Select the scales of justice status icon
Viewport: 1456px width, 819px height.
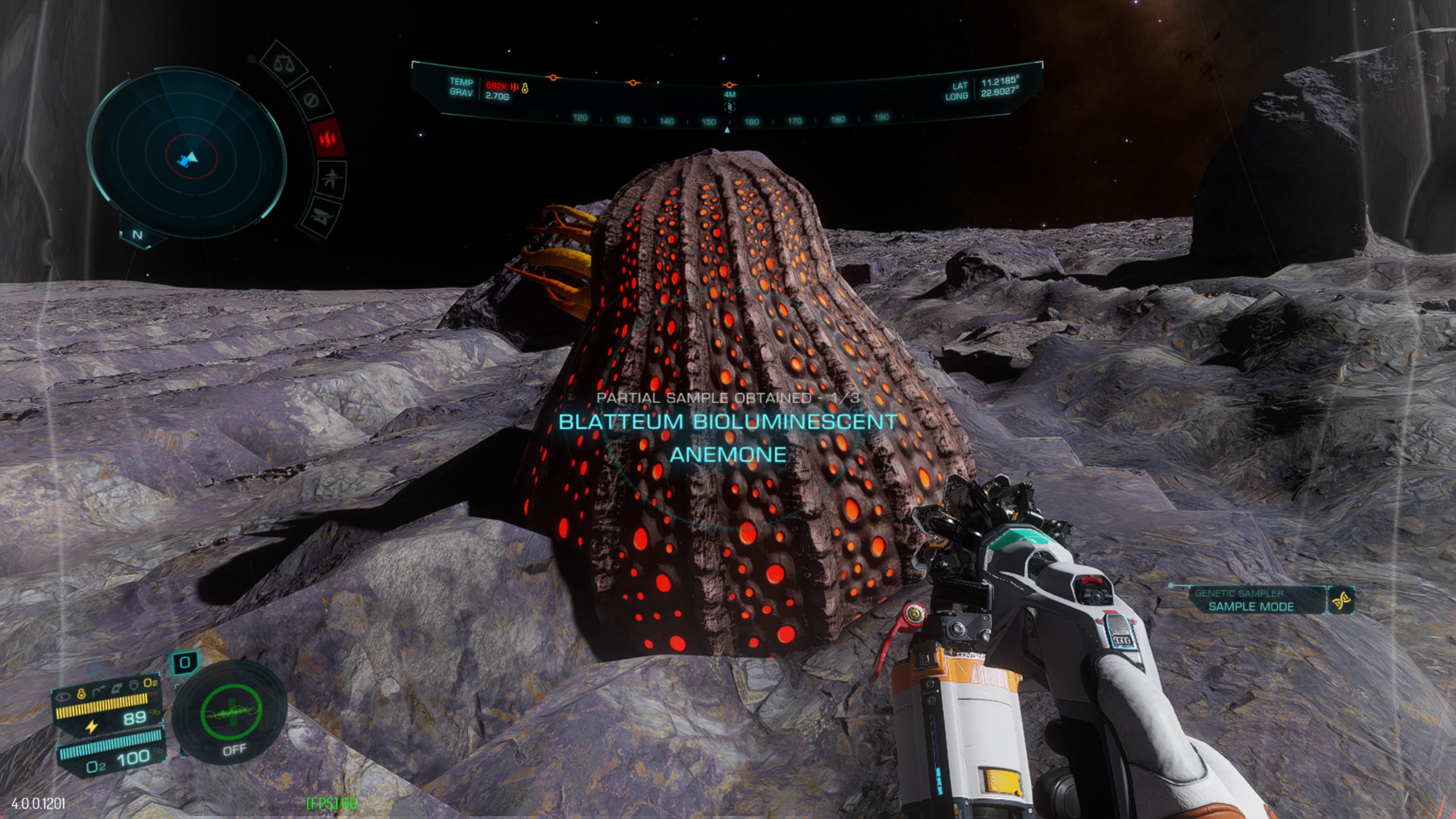click(283, 64)
